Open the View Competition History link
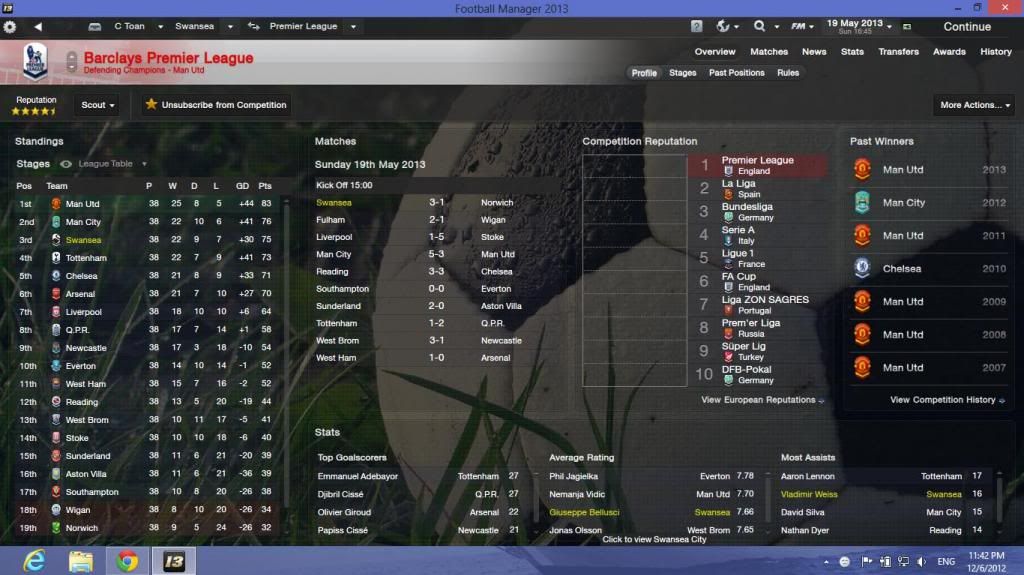Viewport: 1024px width, 575px height. click(943, 400)
